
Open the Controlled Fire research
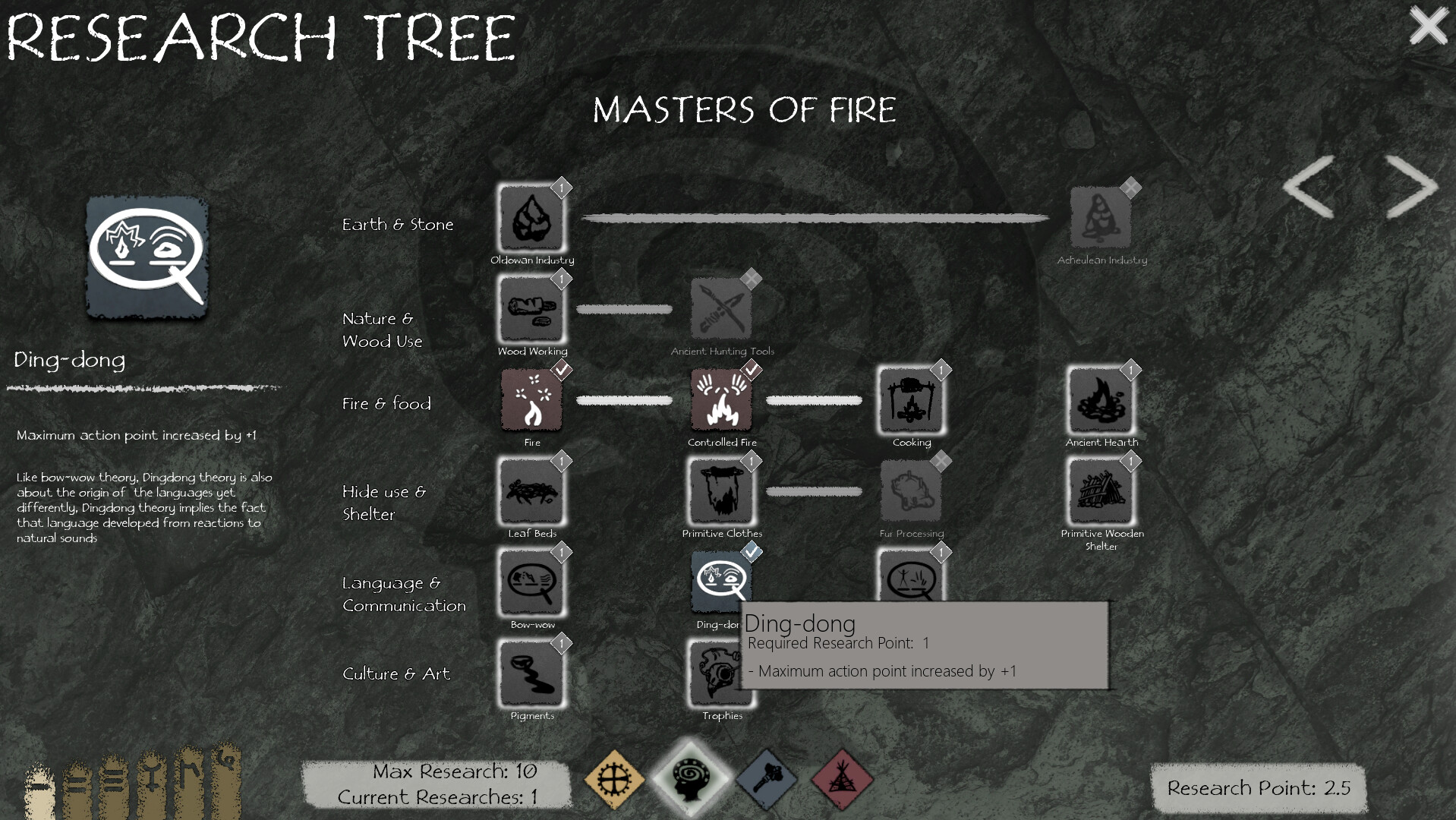720,401
